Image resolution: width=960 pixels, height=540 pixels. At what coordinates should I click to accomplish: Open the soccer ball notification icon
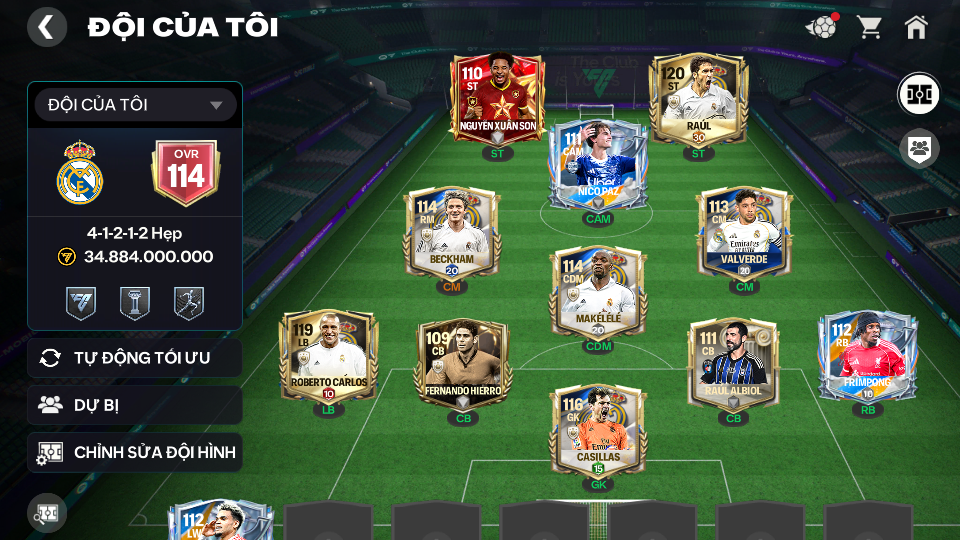821,27
